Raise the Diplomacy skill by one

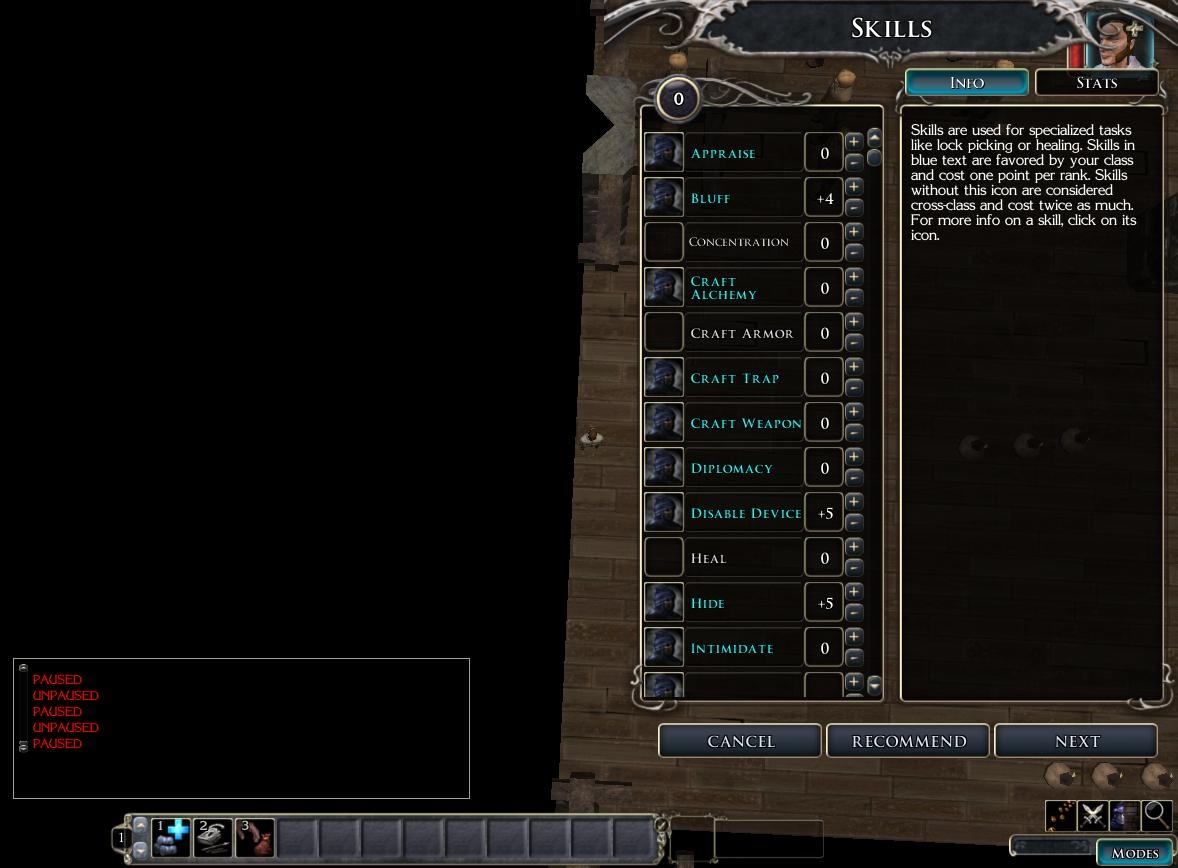click(x=854, y=457)
